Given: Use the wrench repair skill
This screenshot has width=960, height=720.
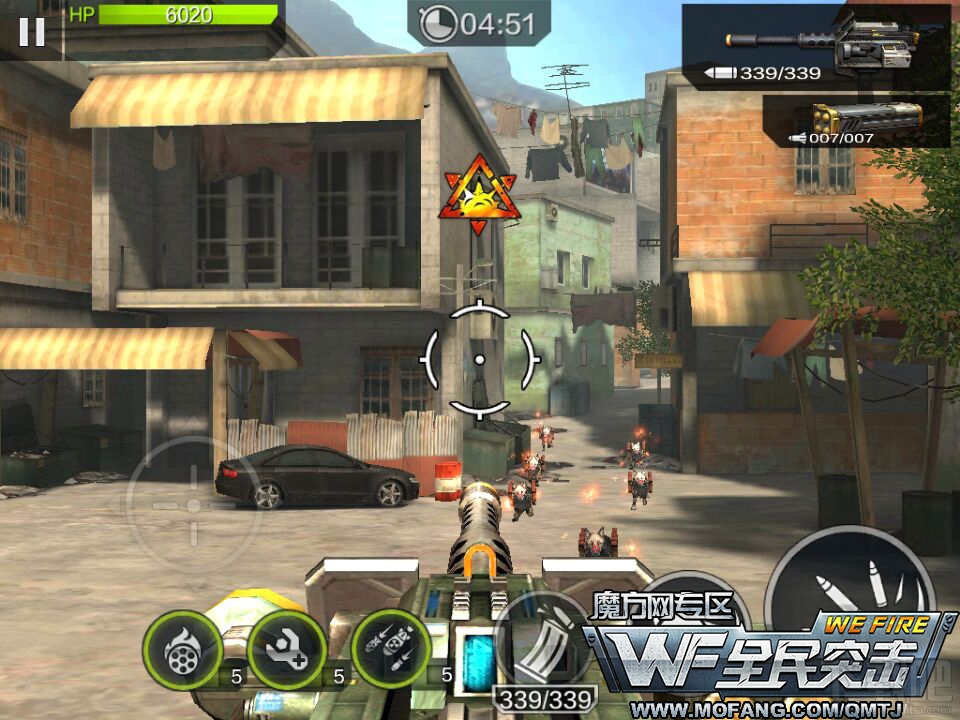Looking at the screenshot, I should click(x=286, y=650).
